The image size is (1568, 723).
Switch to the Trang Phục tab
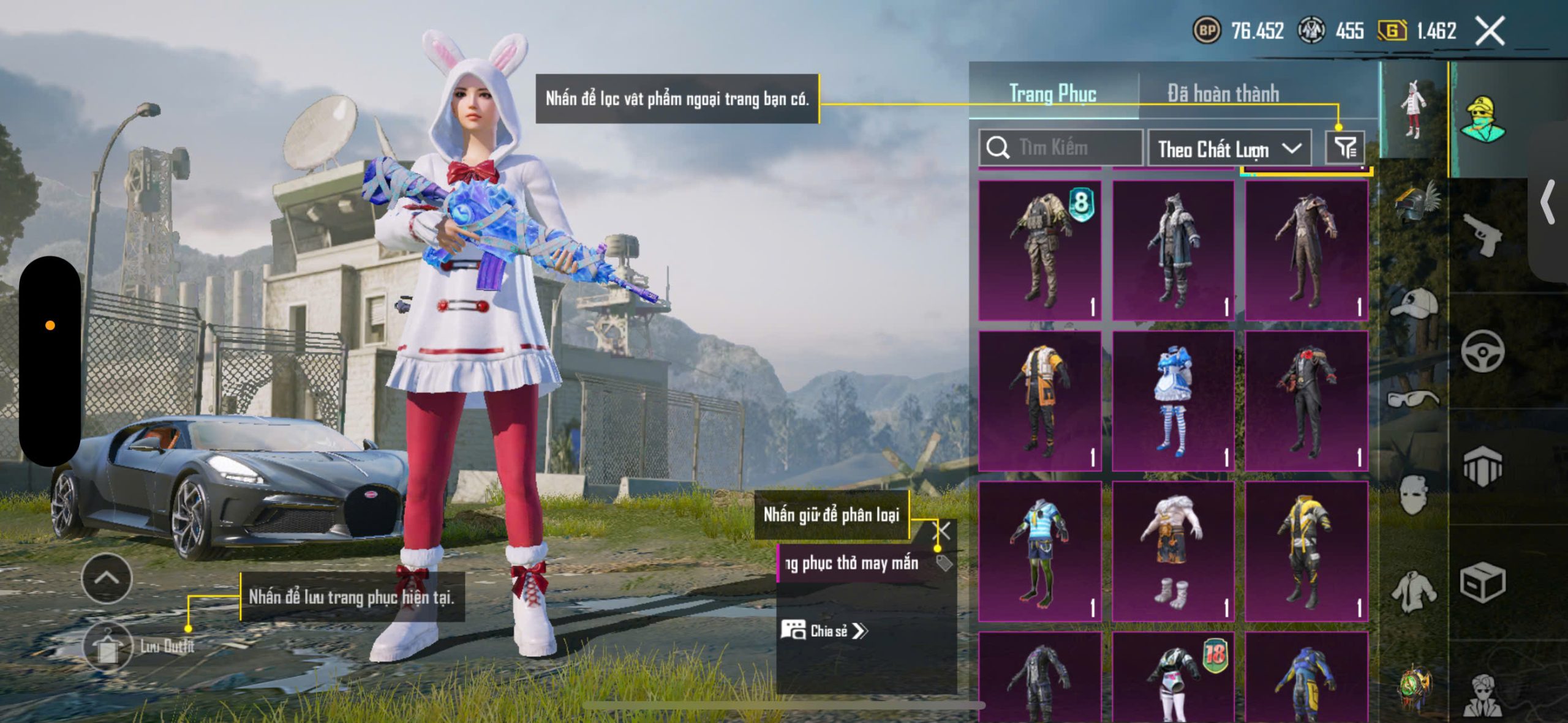[1052, 94]
